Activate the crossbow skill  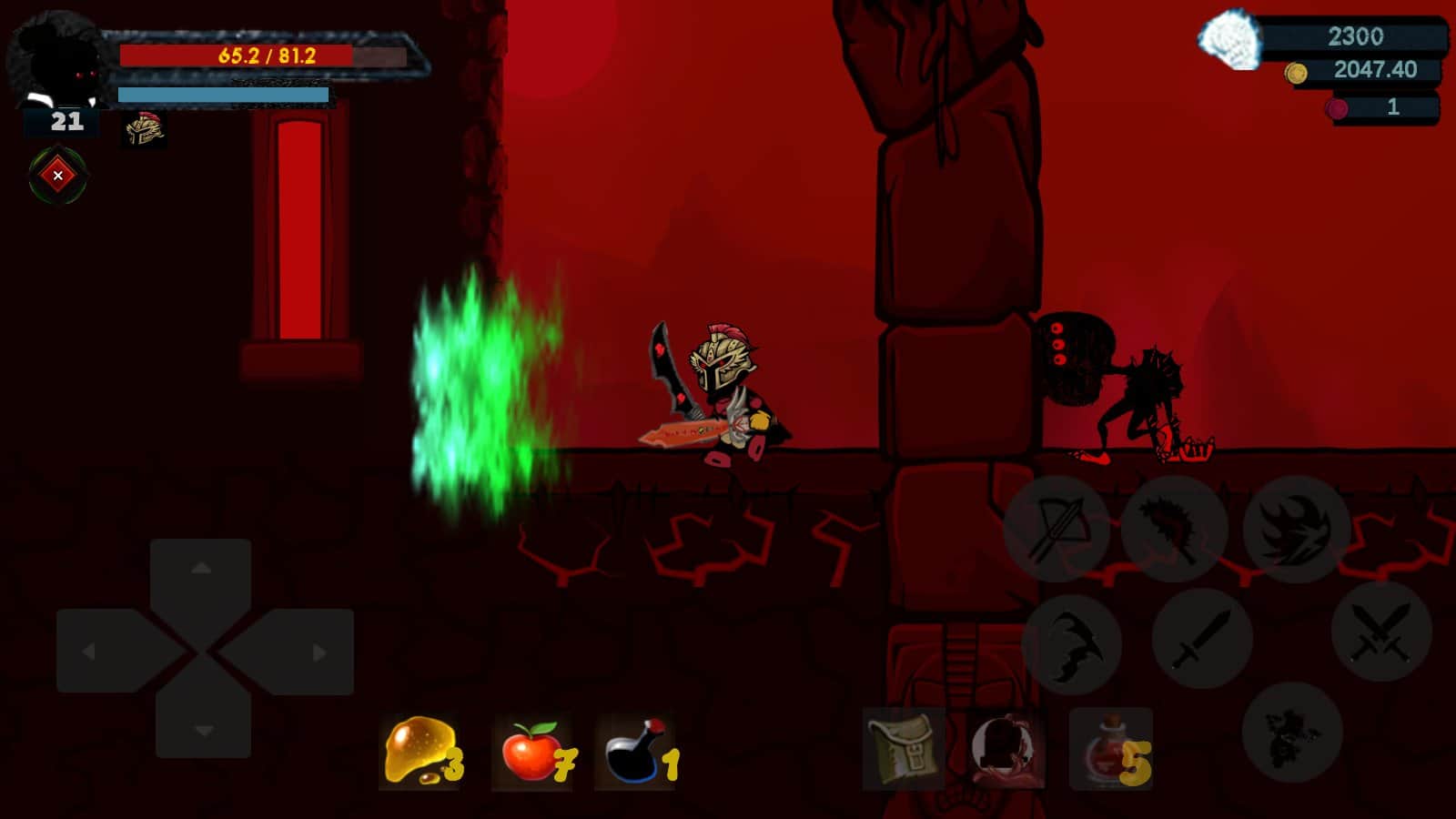point(1056,528)
